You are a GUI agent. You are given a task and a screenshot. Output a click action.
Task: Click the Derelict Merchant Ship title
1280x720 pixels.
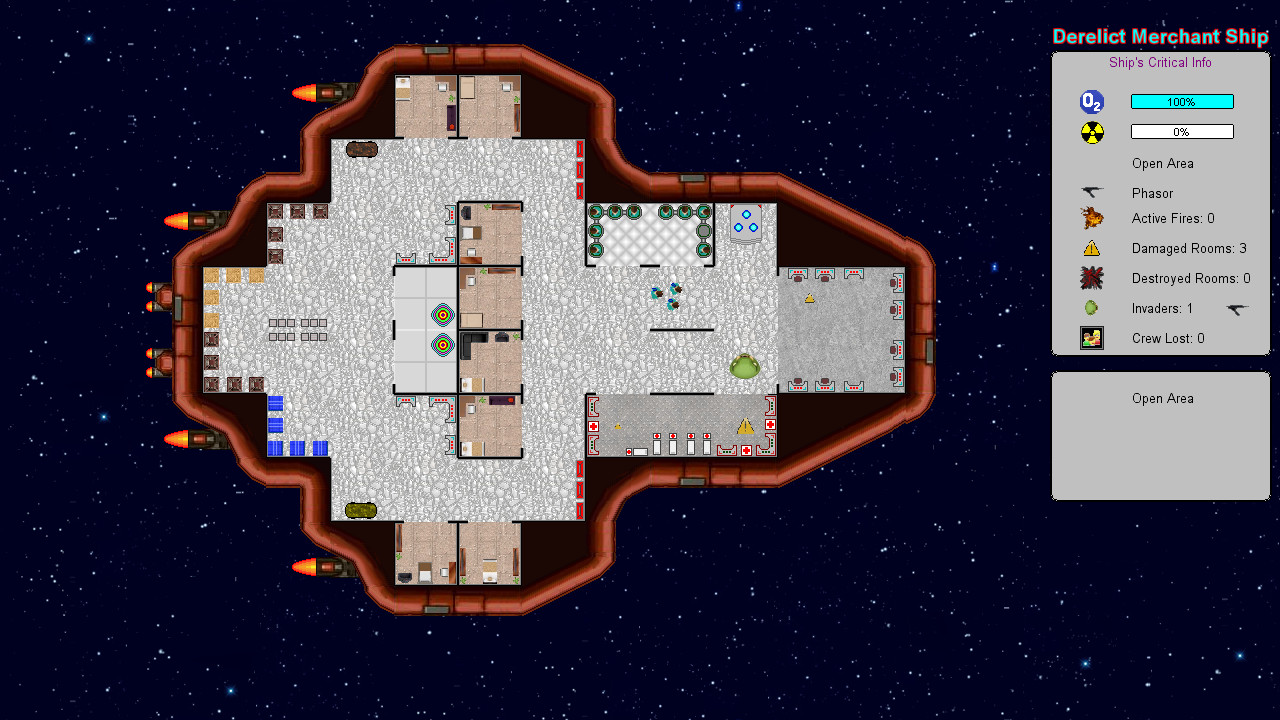[x=1160, y=36]
